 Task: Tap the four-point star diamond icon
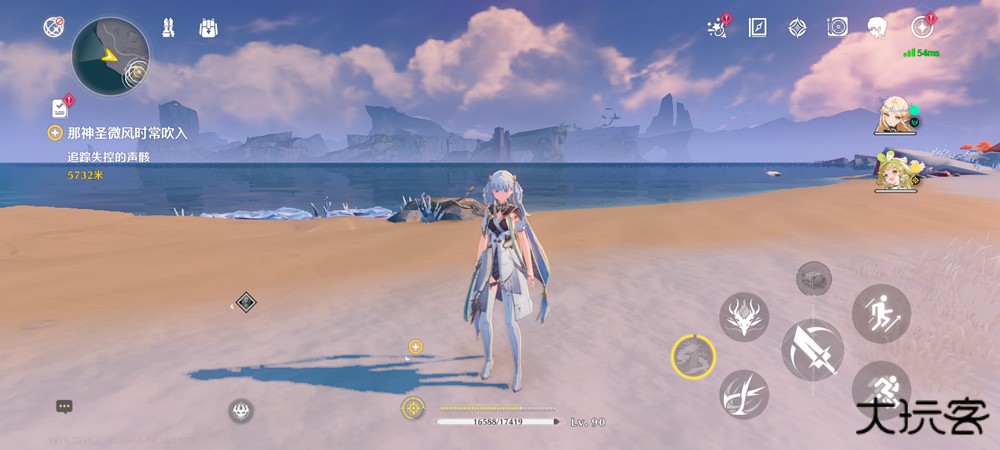797,27
